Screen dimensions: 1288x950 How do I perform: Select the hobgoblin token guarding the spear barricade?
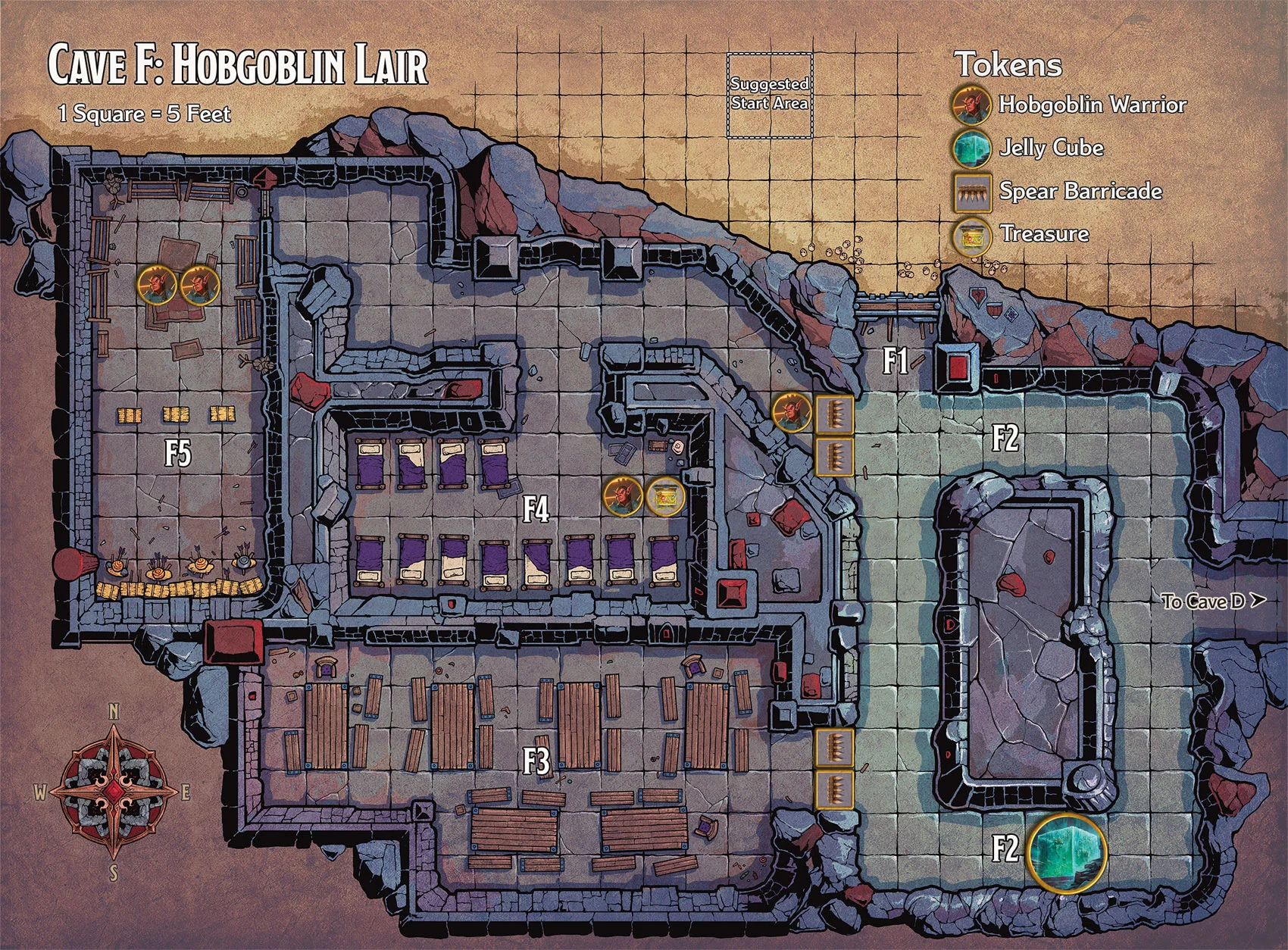[x=792, y=412]
